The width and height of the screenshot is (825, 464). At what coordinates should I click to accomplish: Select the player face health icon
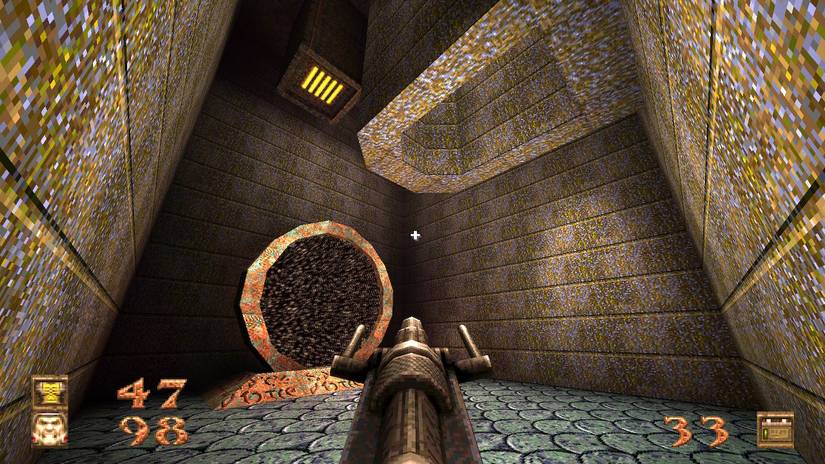coord(49,429)
